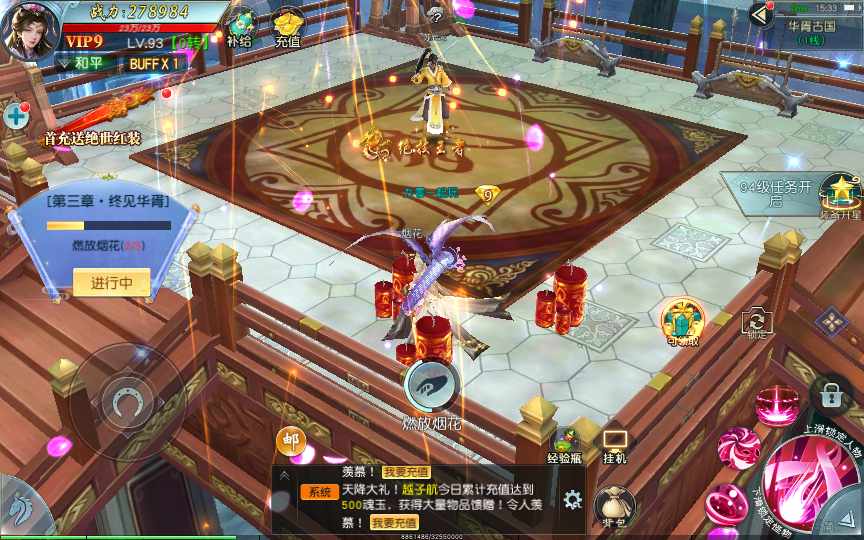
Task: Activate the 燃放烟花 firework action button
Action: pos(432,386)
